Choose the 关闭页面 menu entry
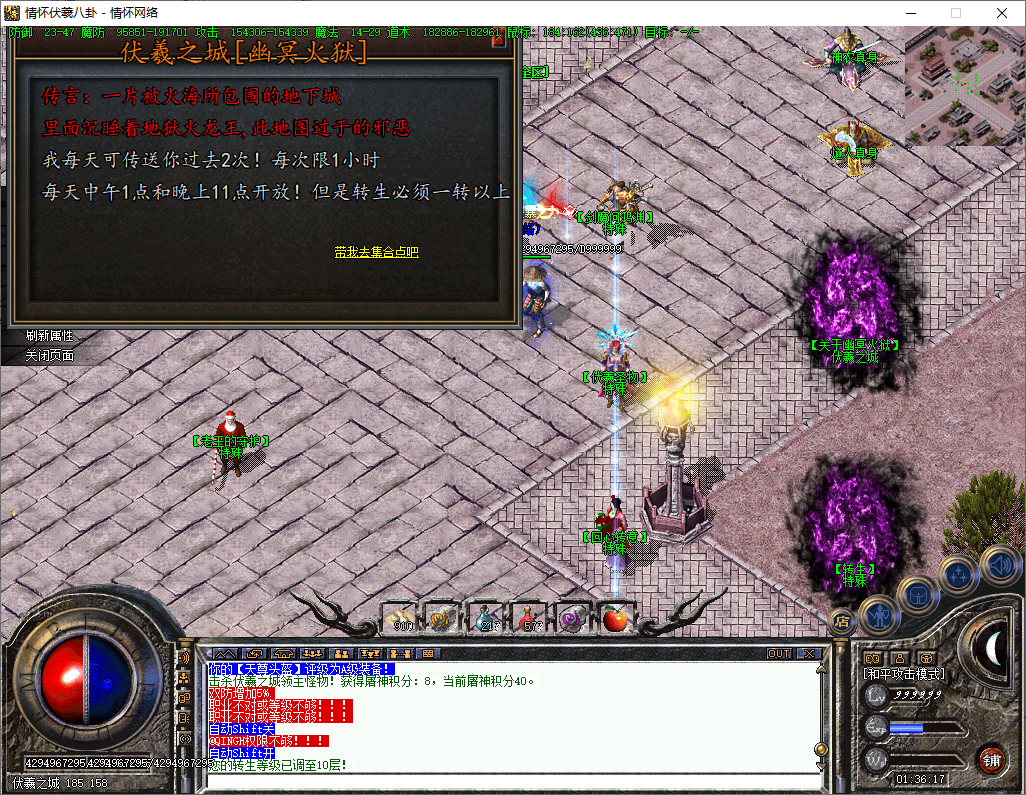 point(50,355)
